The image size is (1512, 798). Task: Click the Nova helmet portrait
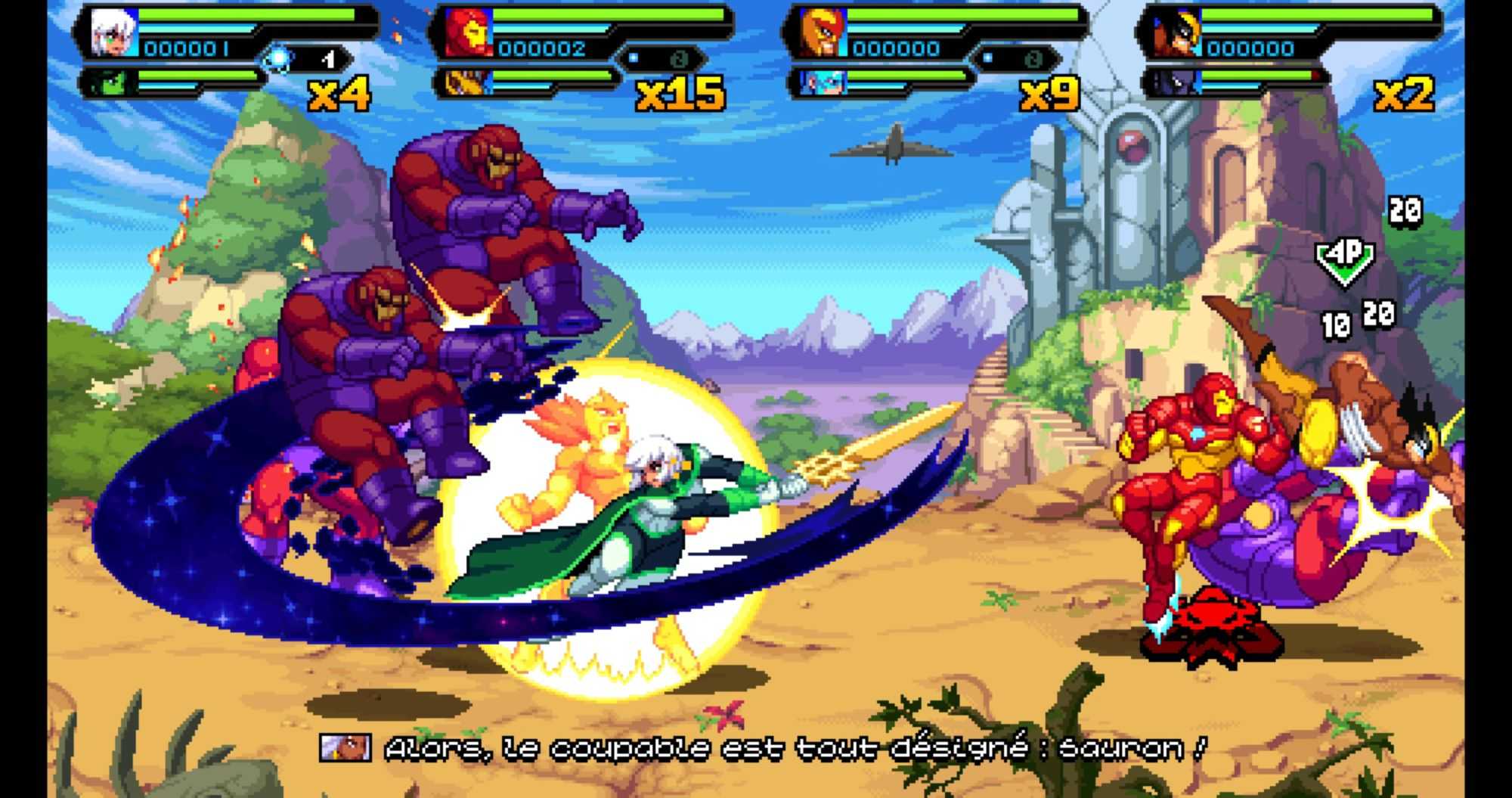click(x=822, y=33)
